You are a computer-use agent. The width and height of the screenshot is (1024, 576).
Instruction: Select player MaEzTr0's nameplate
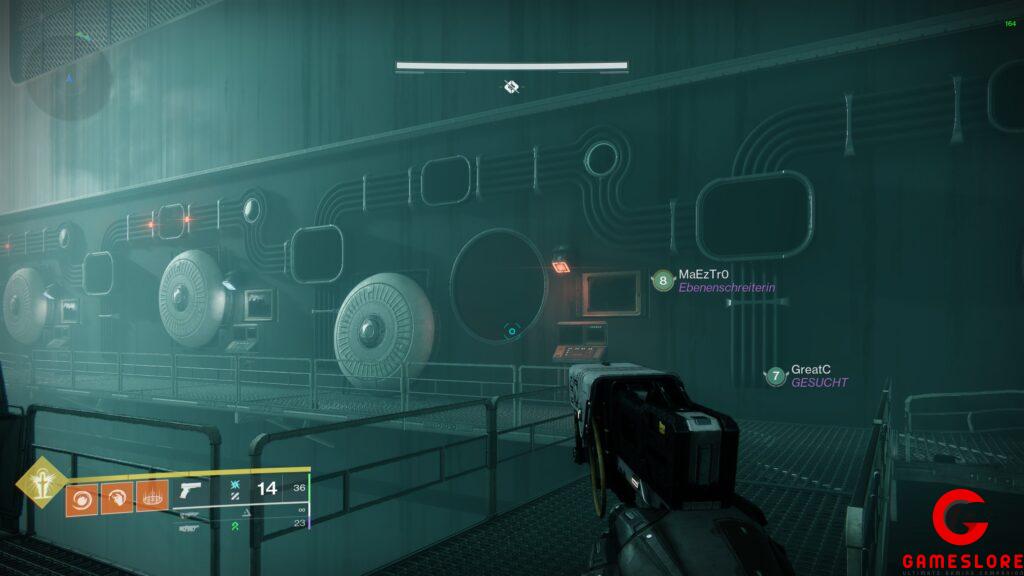pyautogui.click(x=715, y=281)
